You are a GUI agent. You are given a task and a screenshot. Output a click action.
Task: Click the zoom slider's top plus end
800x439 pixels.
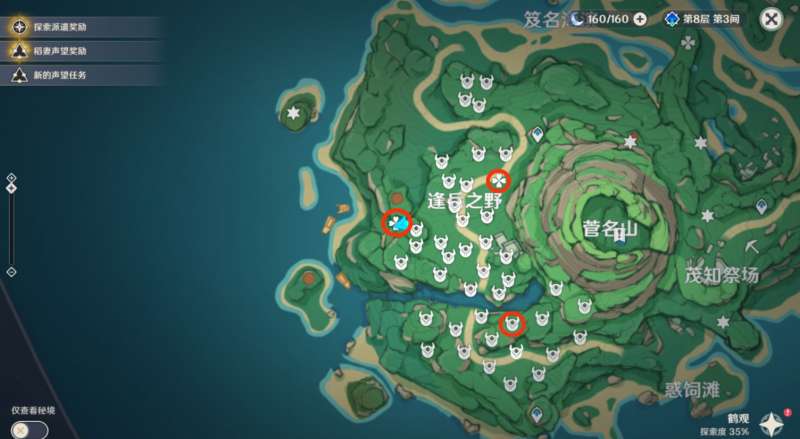click(x=11, y=178)
